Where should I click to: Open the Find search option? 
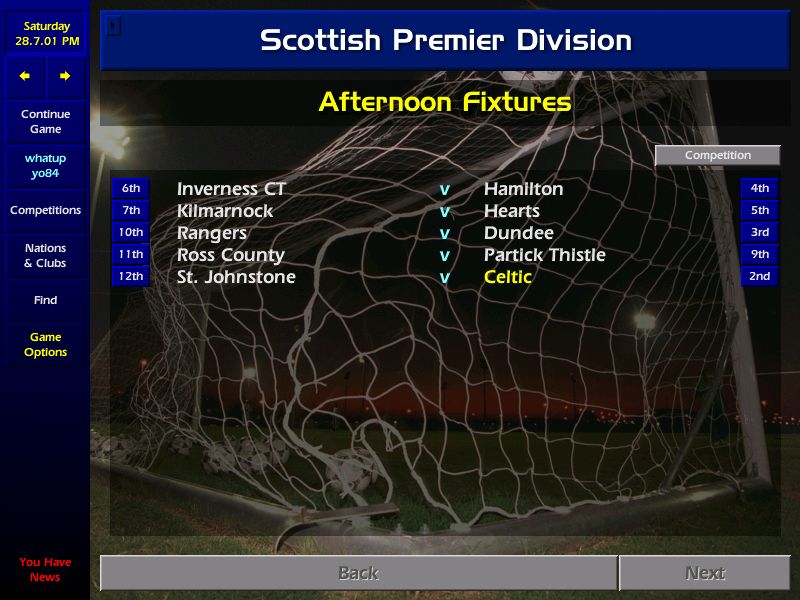point(45,300)
